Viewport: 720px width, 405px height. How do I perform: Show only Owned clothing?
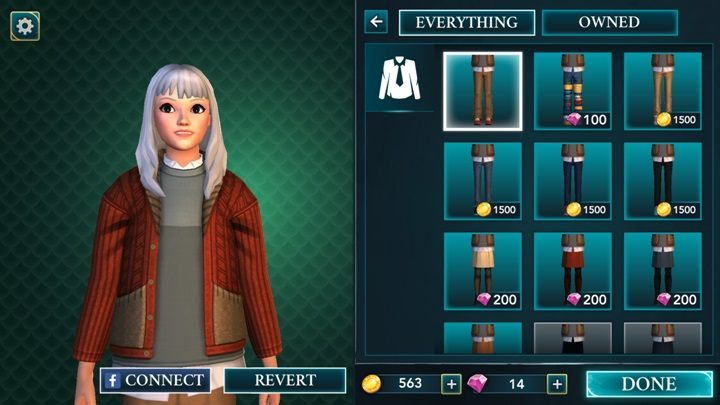coord(609,22)
